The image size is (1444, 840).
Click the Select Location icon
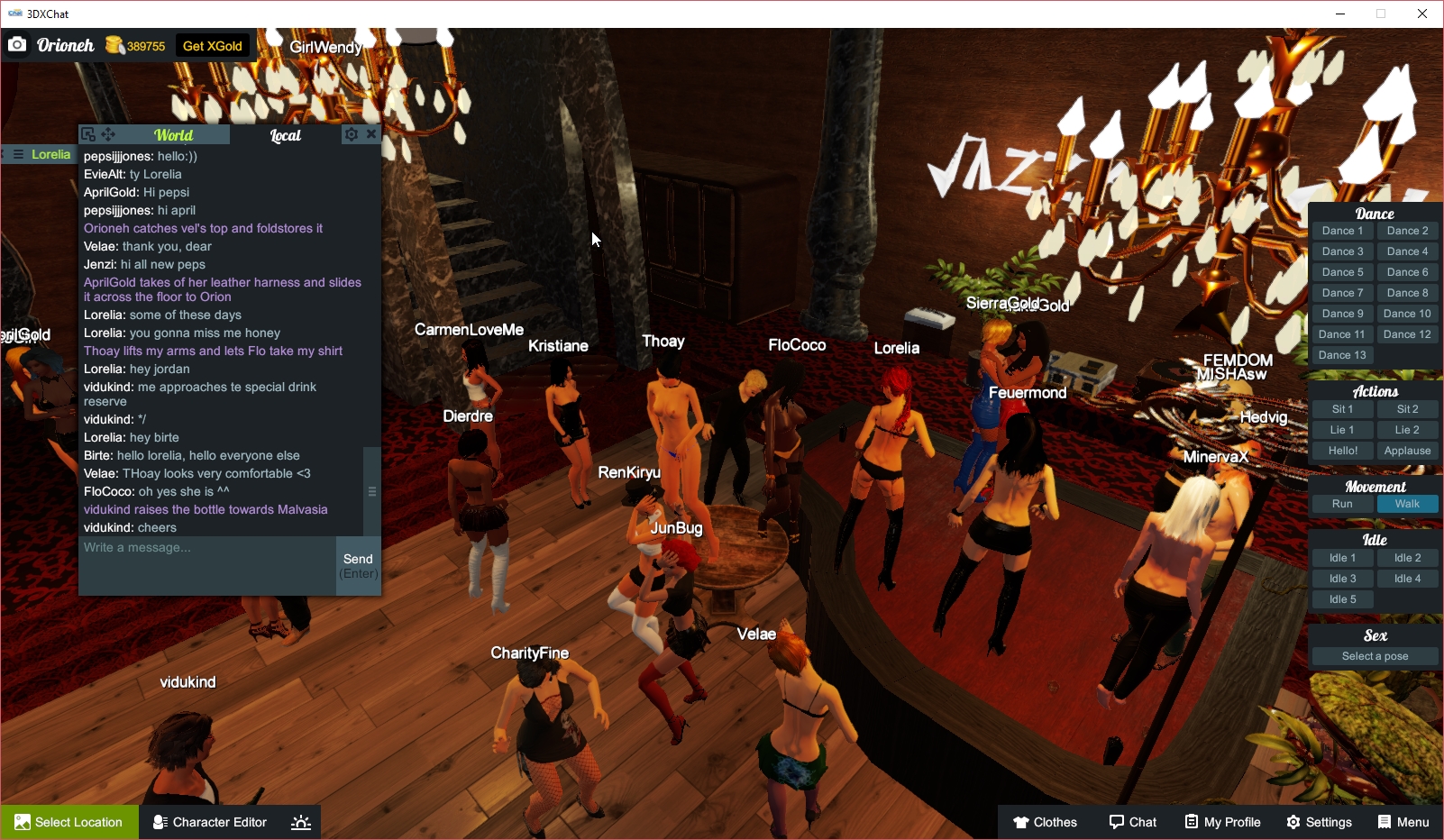click(21, 822)
